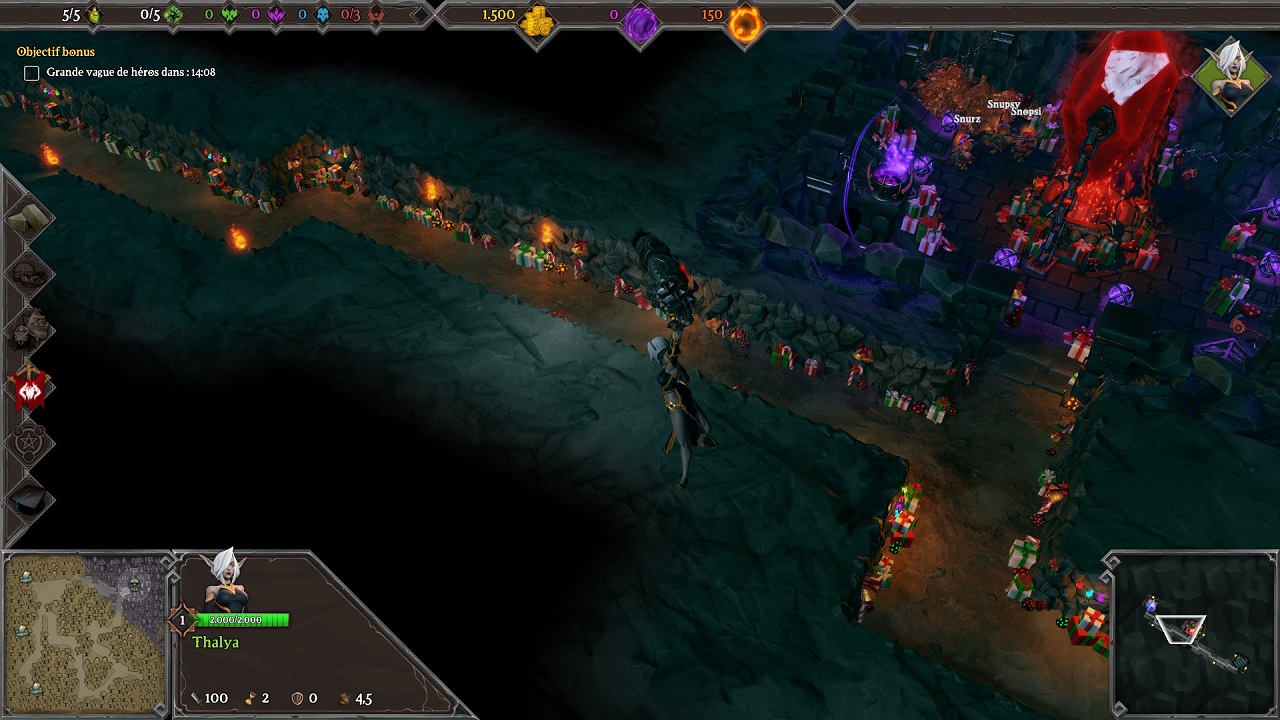Viewport: 1280px width, 720px height.
Task: Open the creatures menu with orc faces
Action: tap(27, 331)
